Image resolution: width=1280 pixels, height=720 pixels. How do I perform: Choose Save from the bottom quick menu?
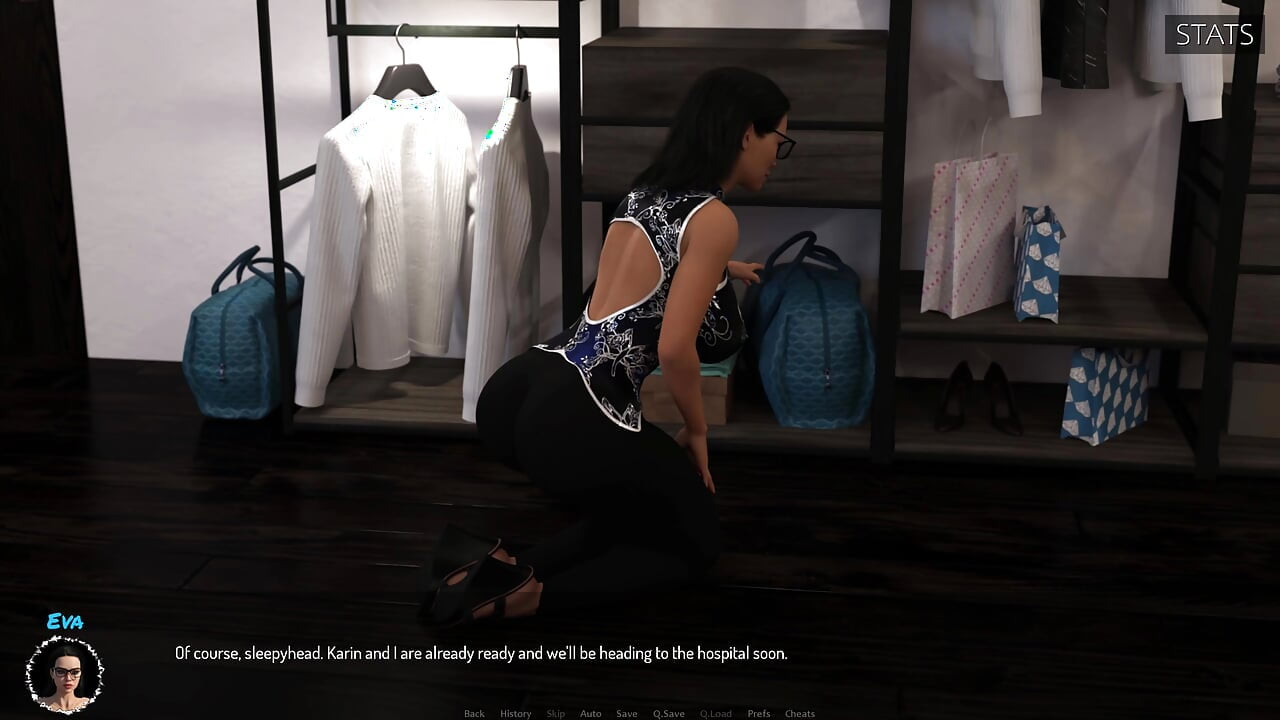point(626,713)
